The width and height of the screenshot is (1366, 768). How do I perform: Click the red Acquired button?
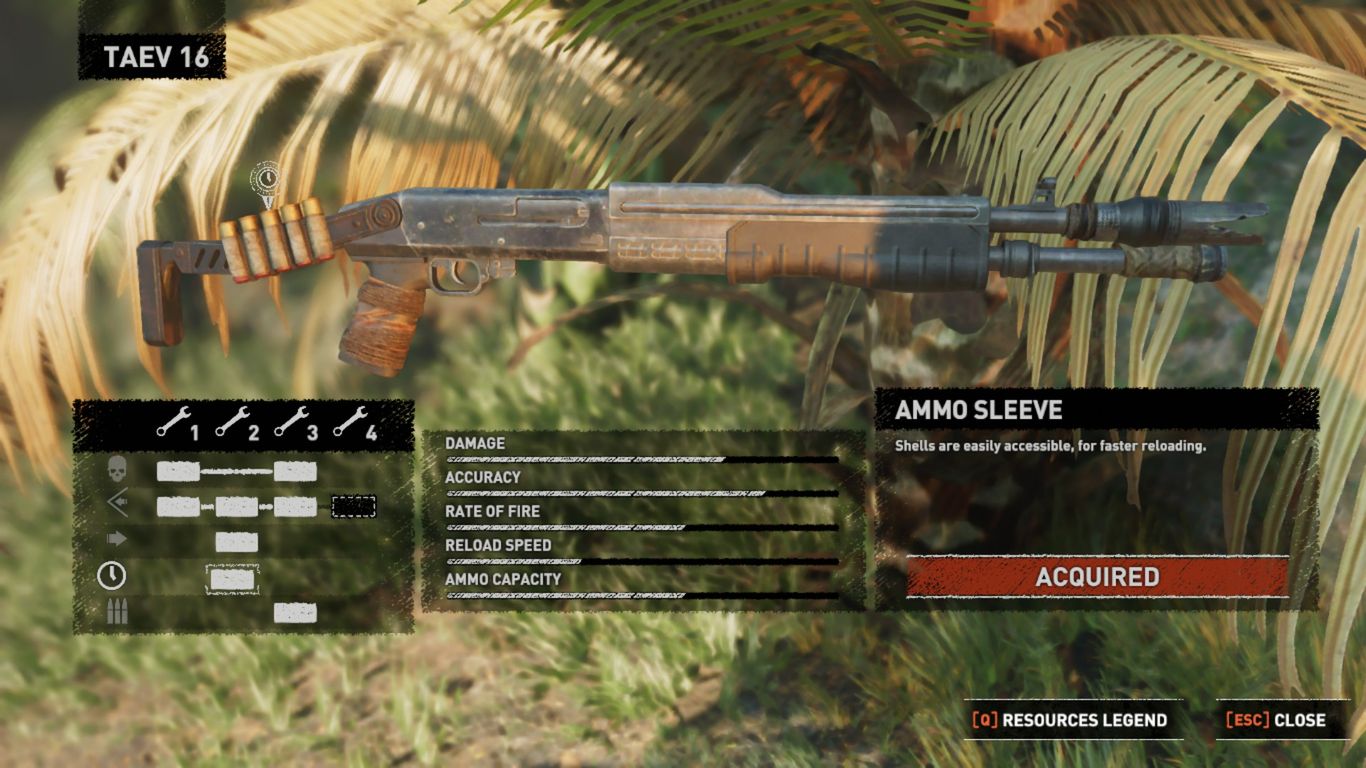(1097, 577)
